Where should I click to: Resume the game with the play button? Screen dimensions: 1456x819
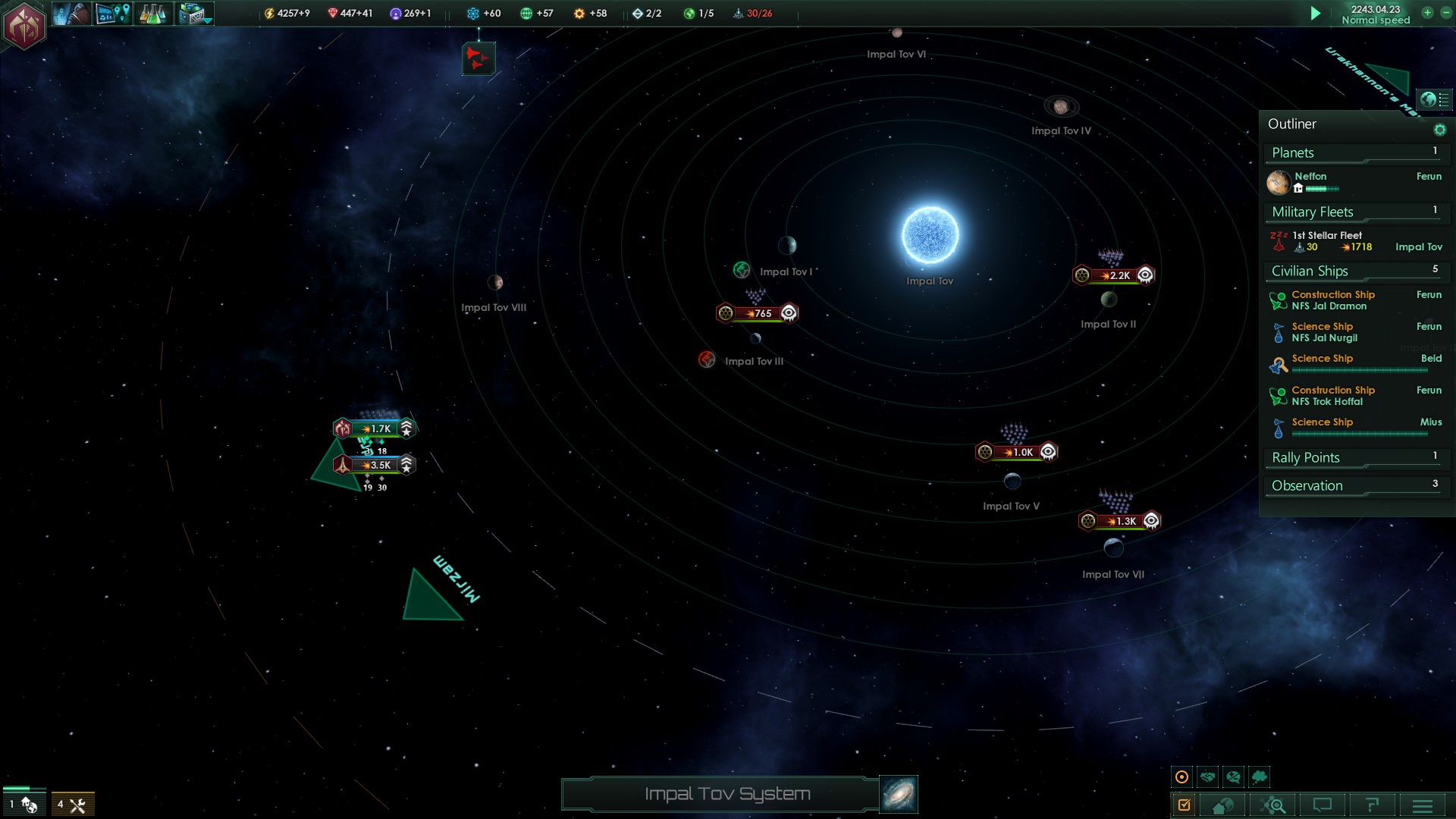1316,14
